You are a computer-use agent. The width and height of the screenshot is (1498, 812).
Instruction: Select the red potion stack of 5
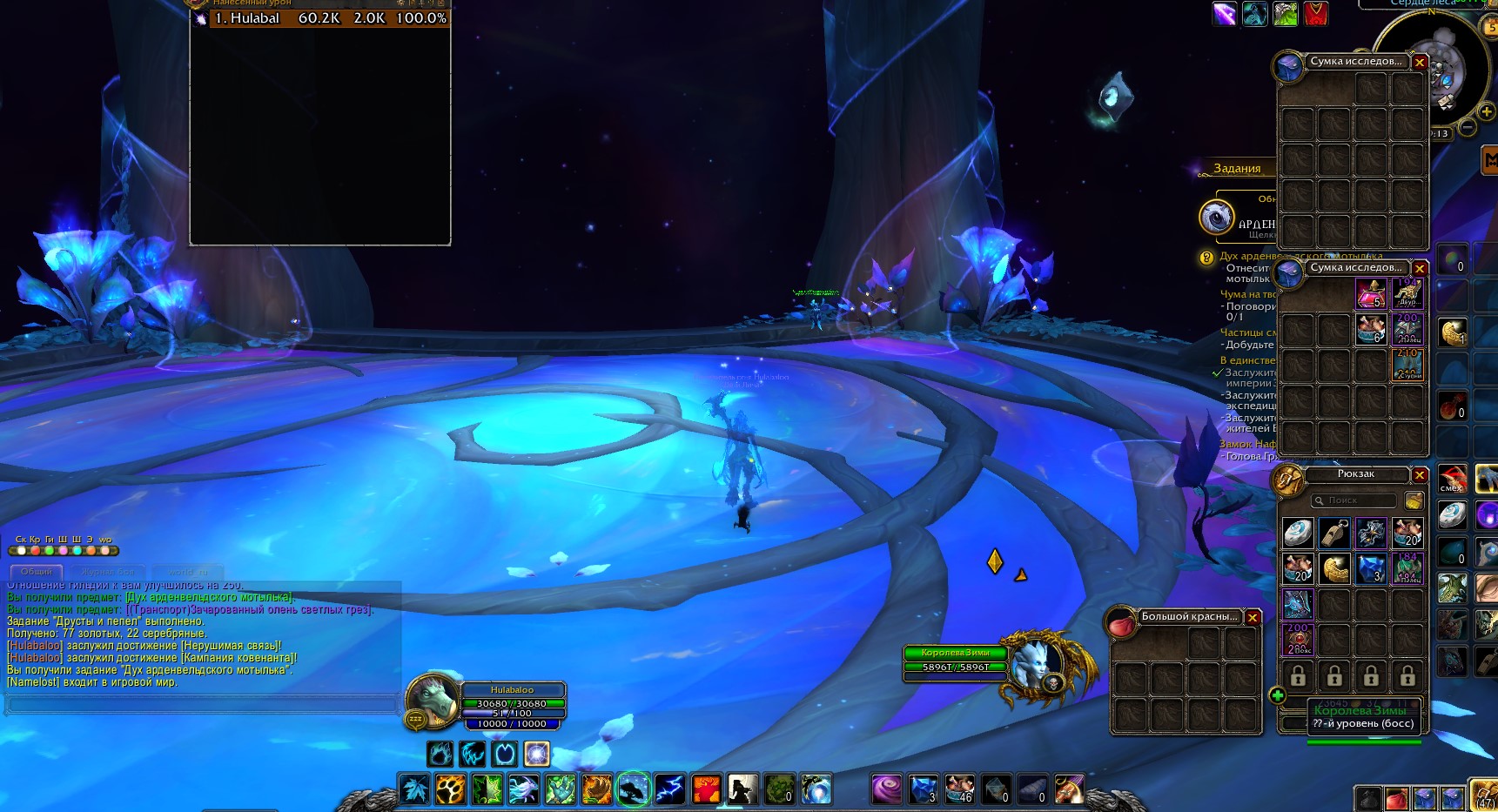[x=1371, y=295]
